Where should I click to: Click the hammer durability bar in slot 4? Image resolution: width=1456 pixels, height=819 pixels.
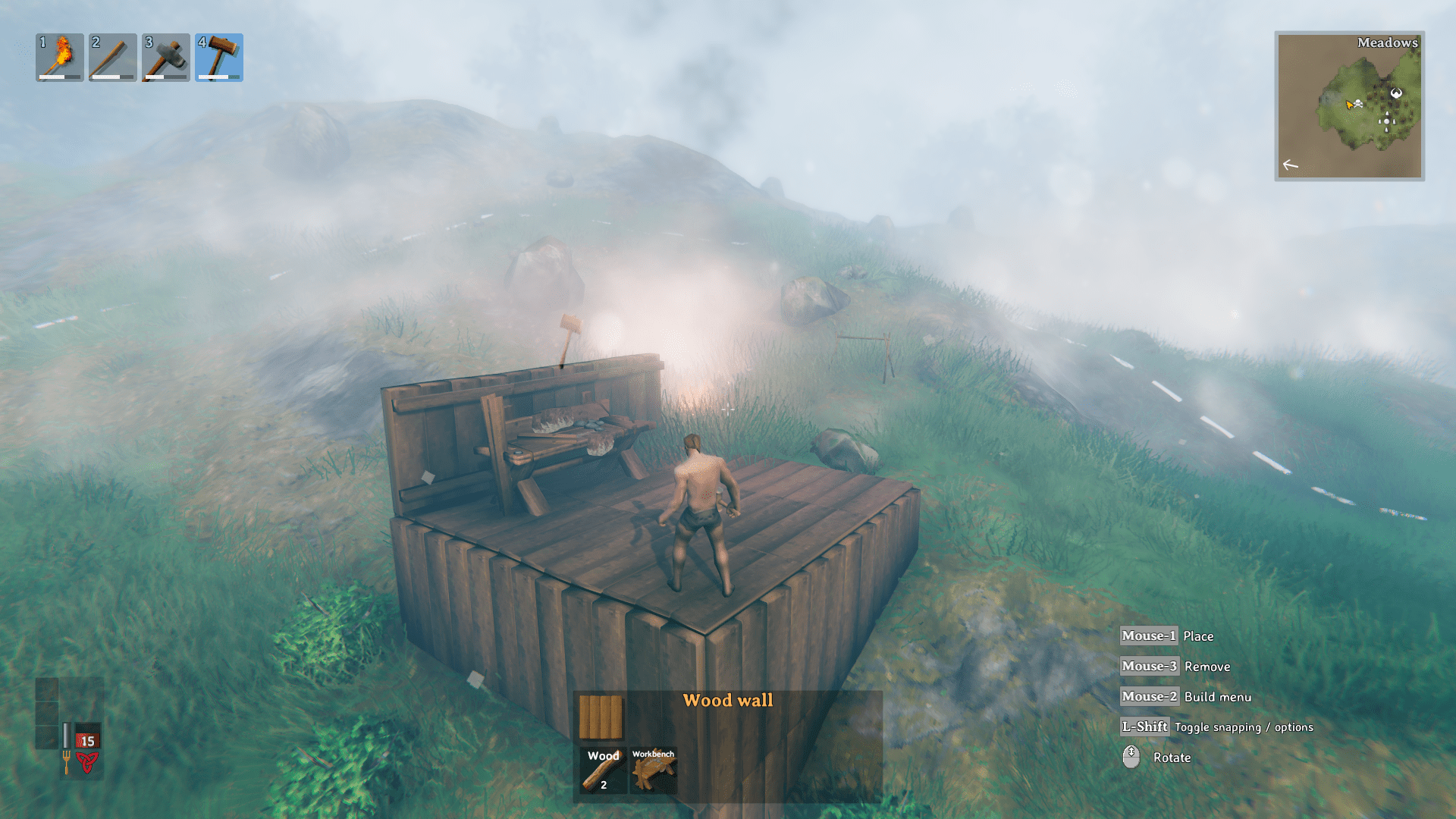[218, 77]
